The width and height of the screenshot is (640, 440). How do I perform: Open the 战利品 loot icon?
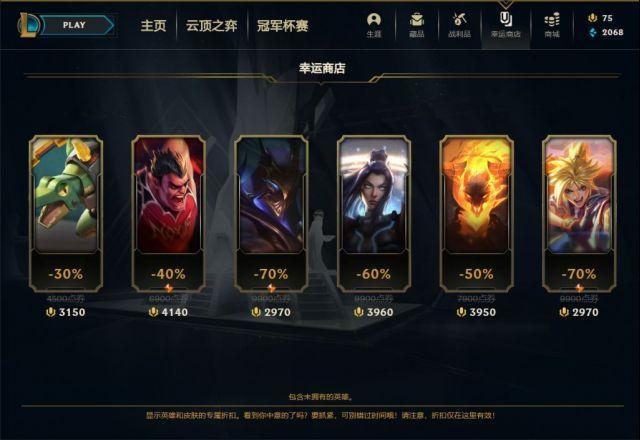(460, 24)
